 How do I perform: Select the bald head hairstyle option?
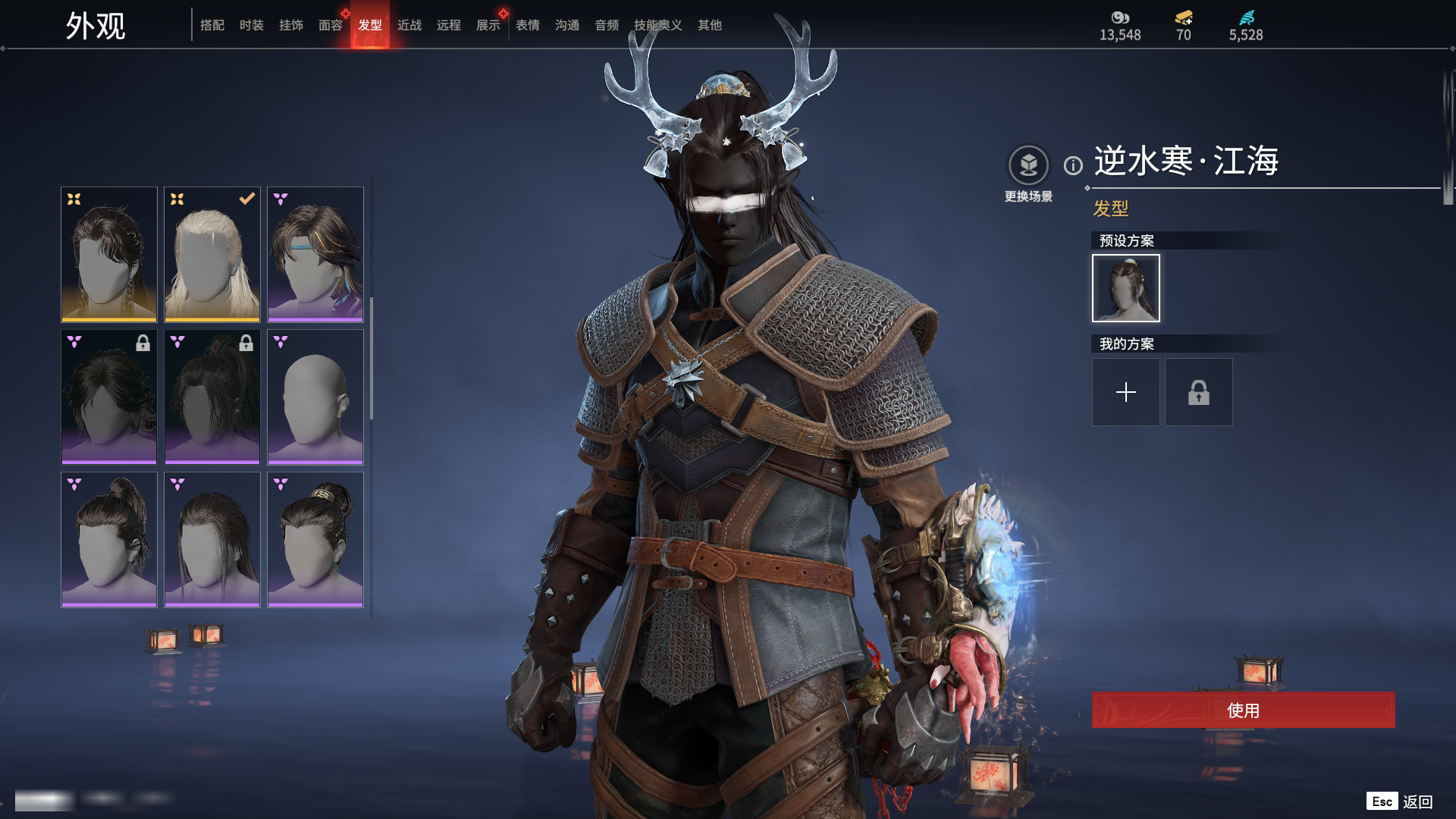coord(315,397)
